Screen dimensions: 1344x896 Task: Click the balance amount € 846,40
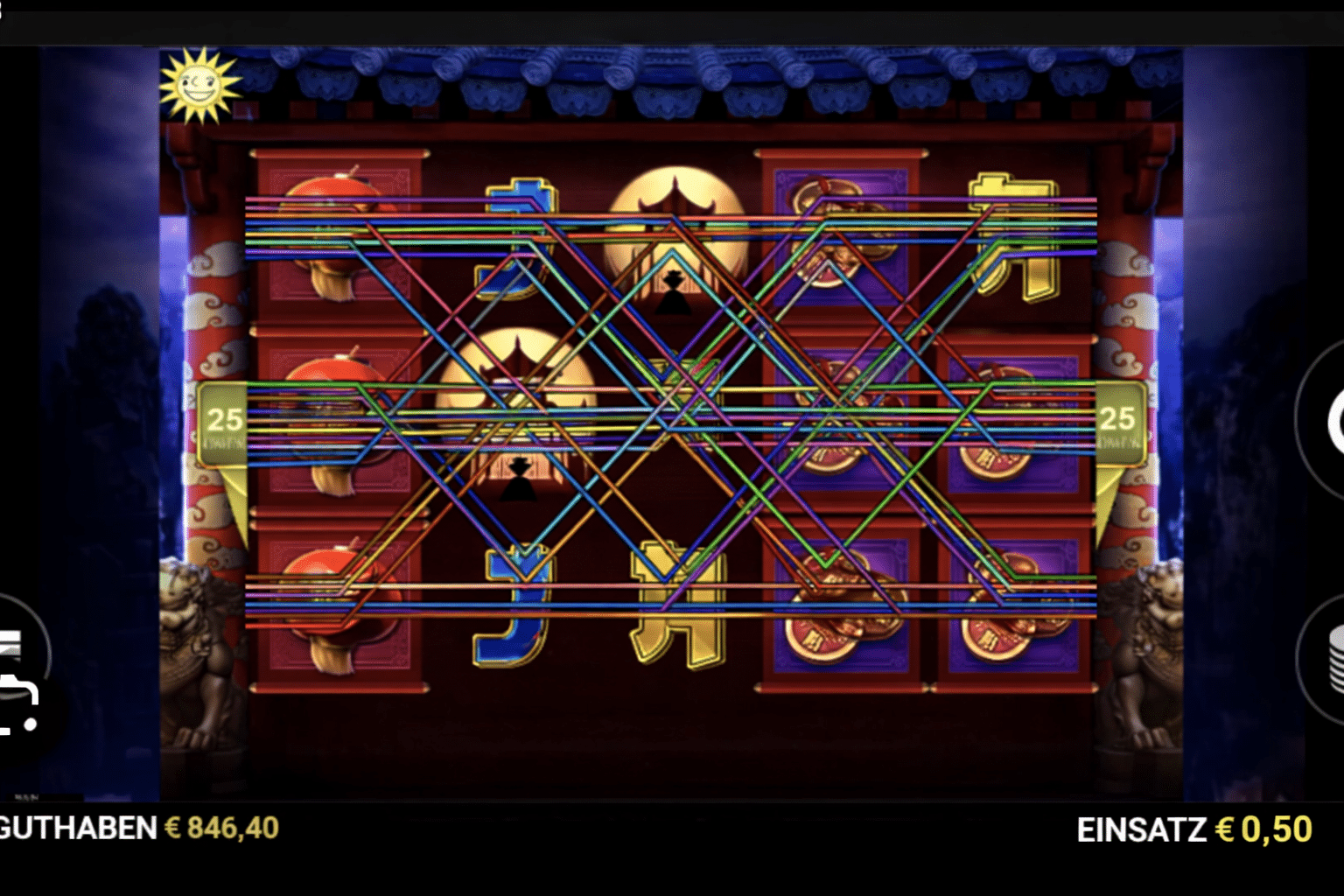(220, 827)
